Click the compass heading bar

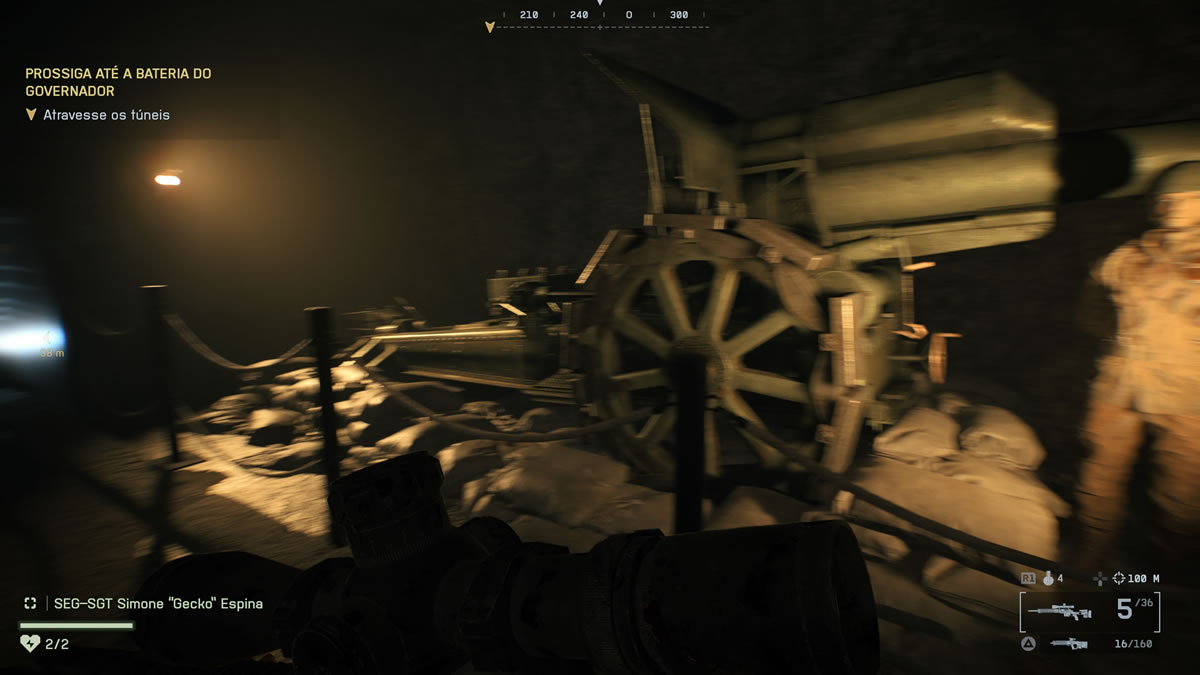click(600, 17)
